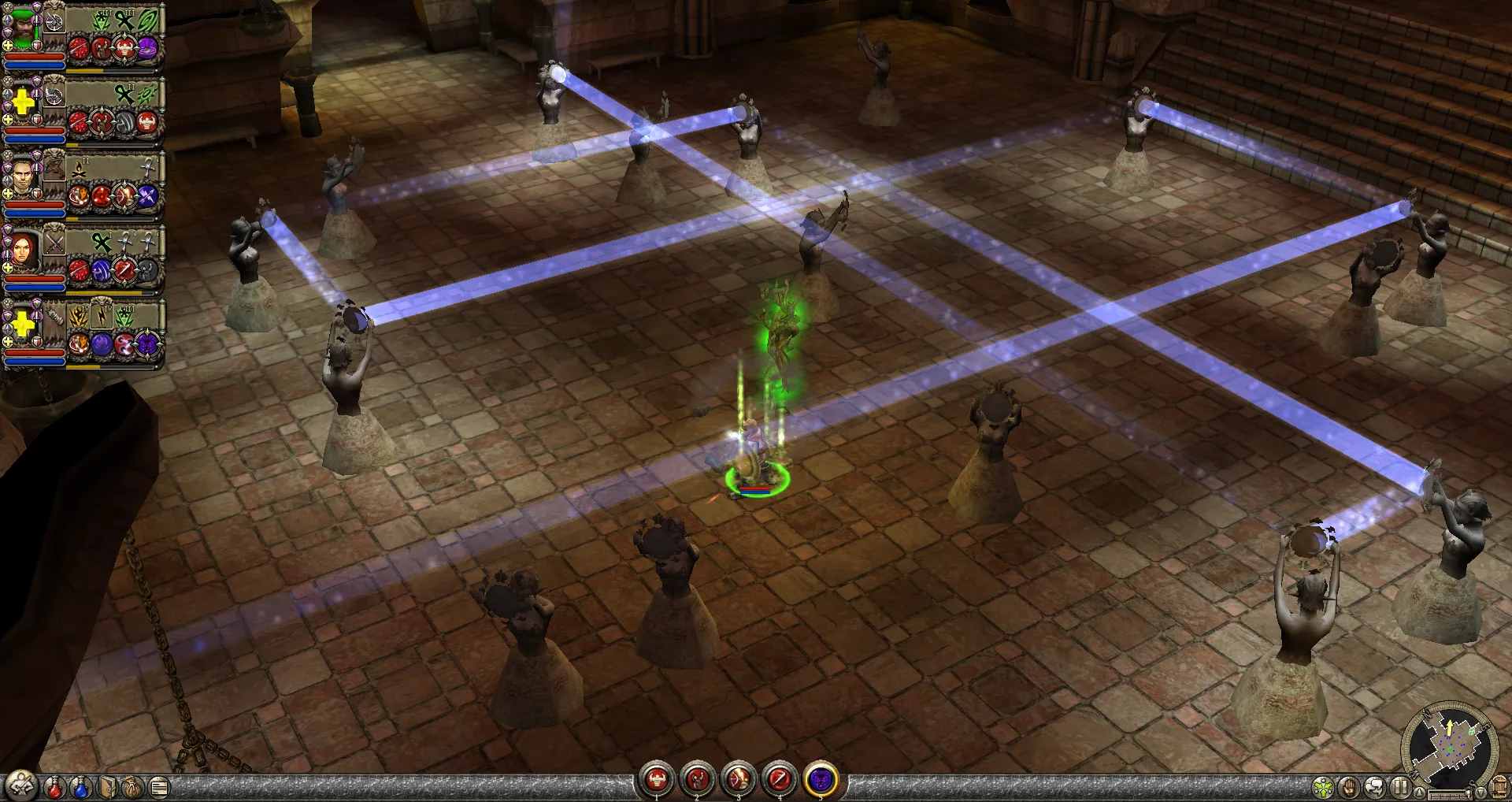Open the character icon at bottom-left corner
This screenshot has height=802, width=1512.
[20, 785]
